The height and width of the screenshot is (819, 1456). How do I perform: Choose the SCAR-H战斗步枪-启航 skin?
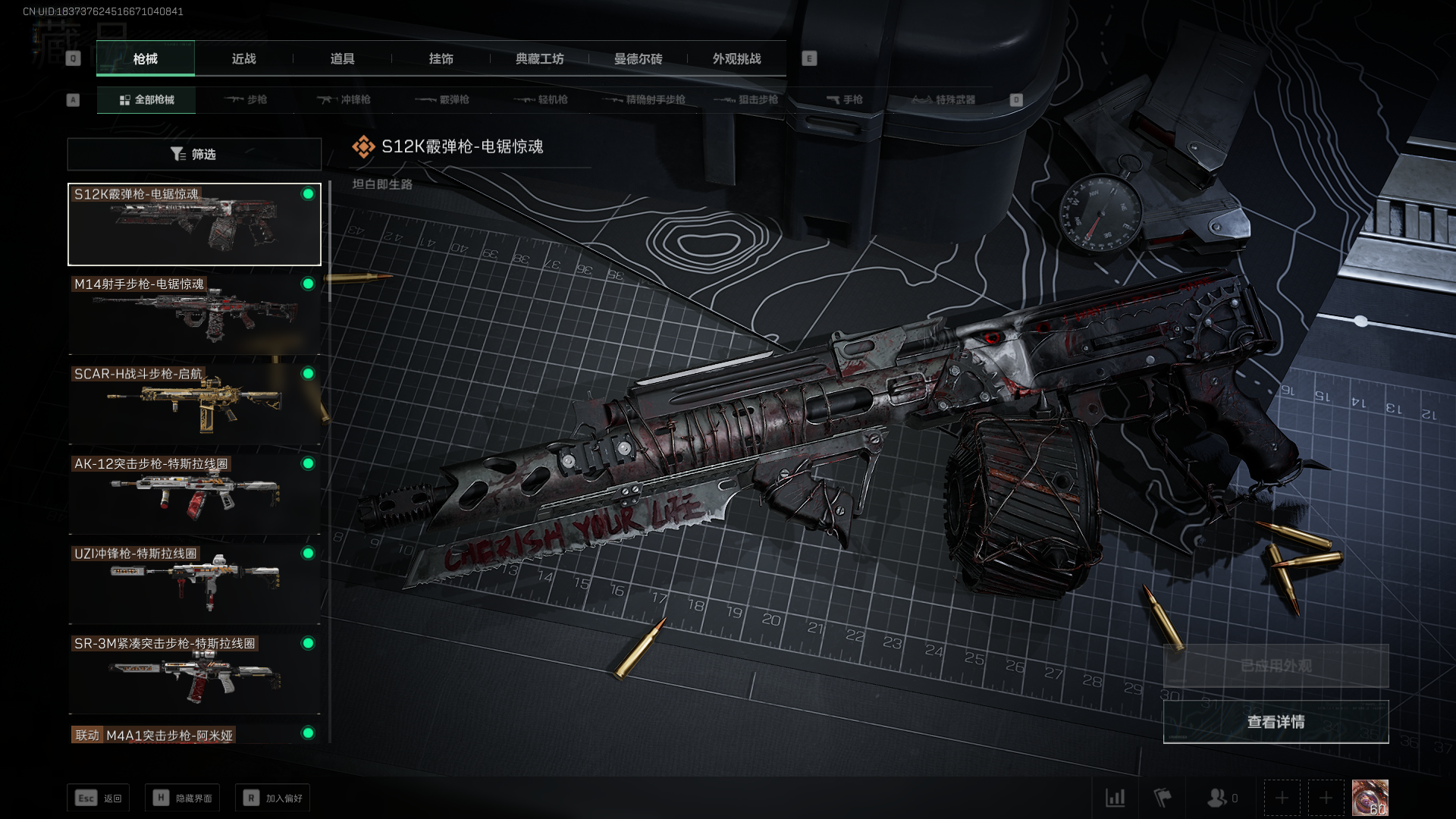point(194,403)
